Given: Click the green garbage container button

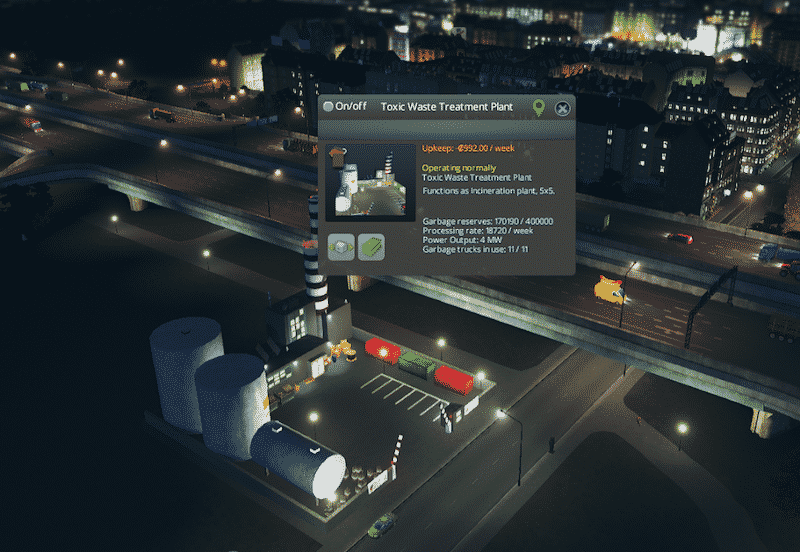Looking at the screenshot, I should [x=372, y=247].
